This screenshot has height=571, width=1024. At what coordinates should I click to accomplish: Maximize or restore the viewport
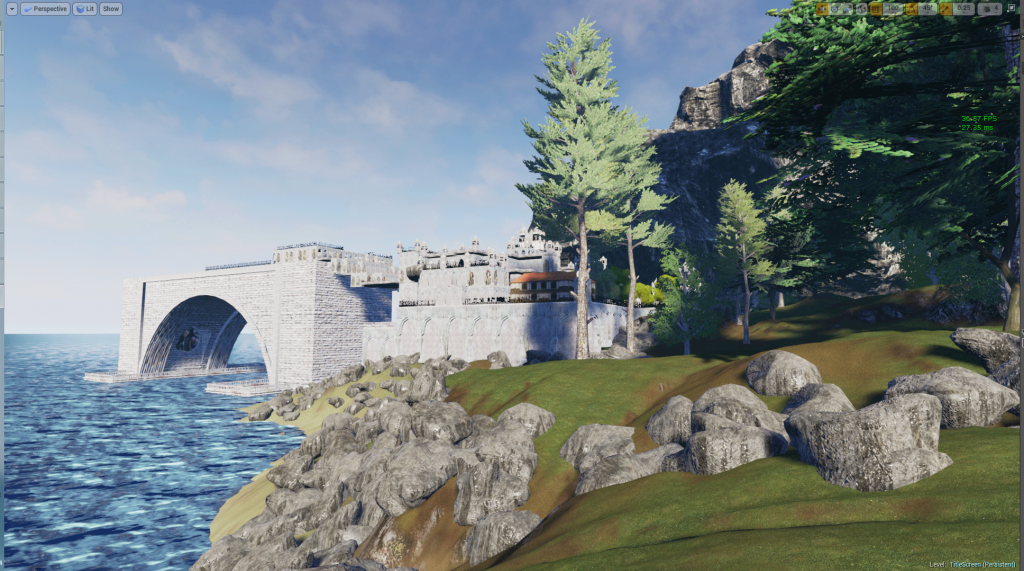click(1013, 9)
